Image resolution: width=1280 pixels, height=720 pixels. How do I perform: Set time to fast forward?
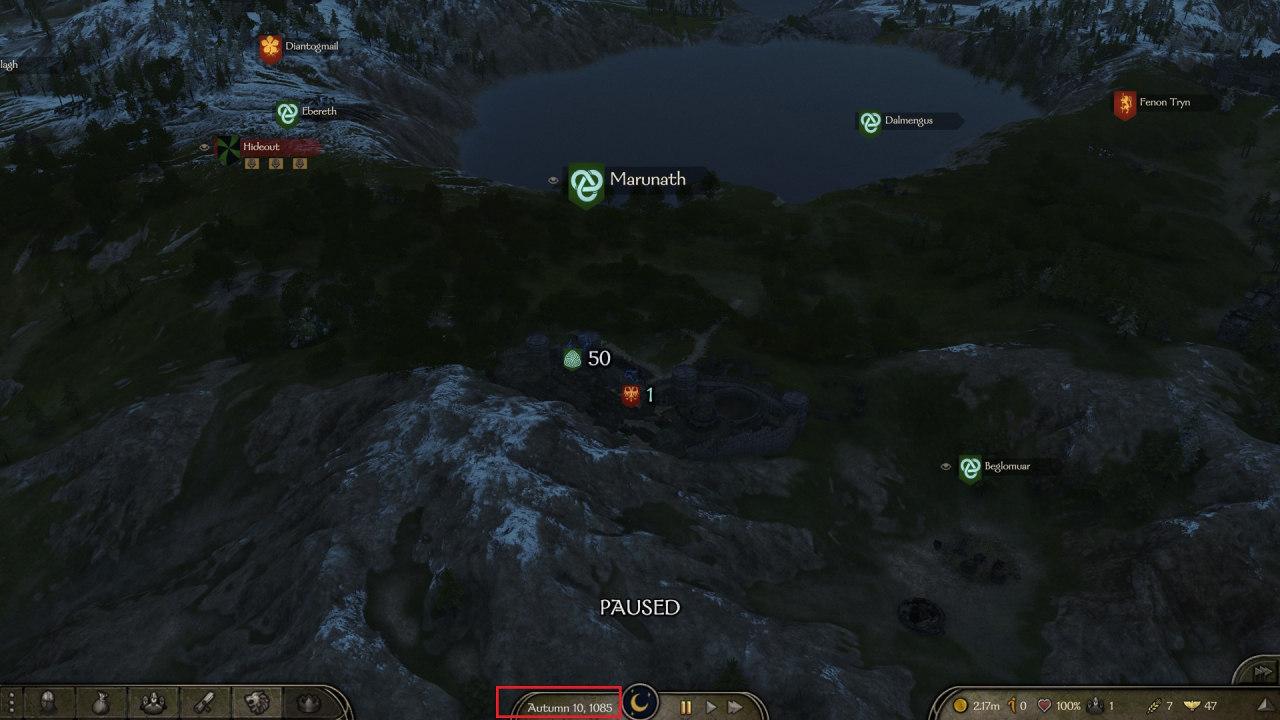(x=736, y=707)
